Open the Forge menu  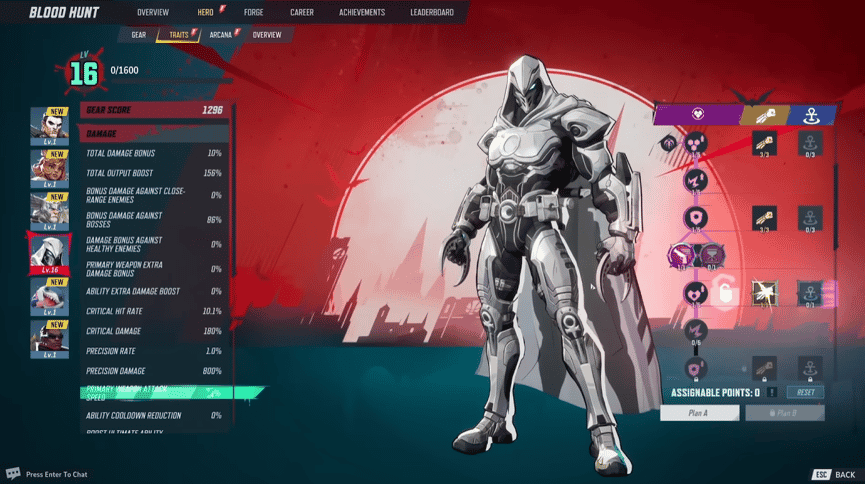(x=253, y=13)
